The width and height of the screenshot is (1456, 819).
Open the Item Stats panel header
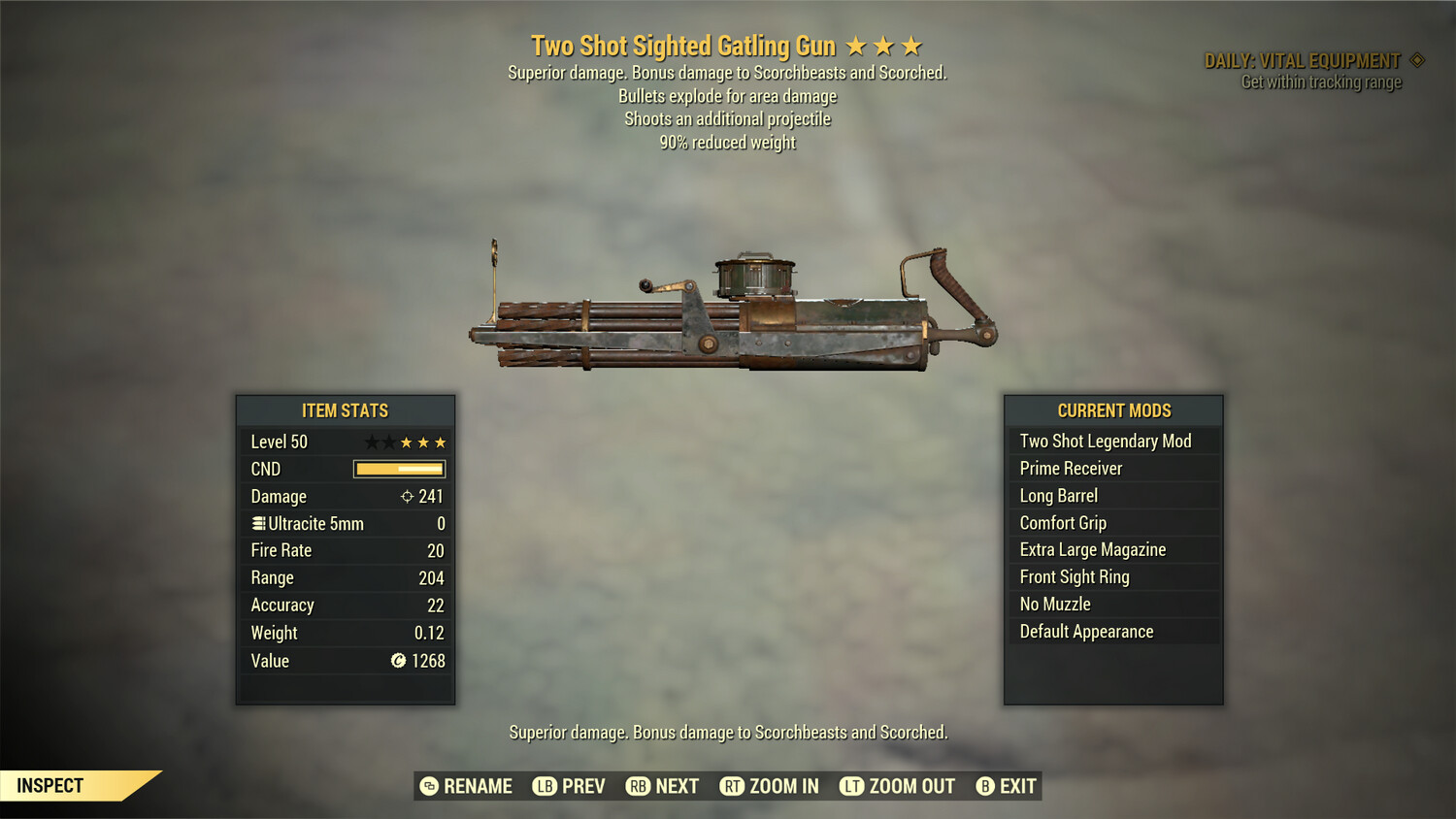tap(345, 410)
